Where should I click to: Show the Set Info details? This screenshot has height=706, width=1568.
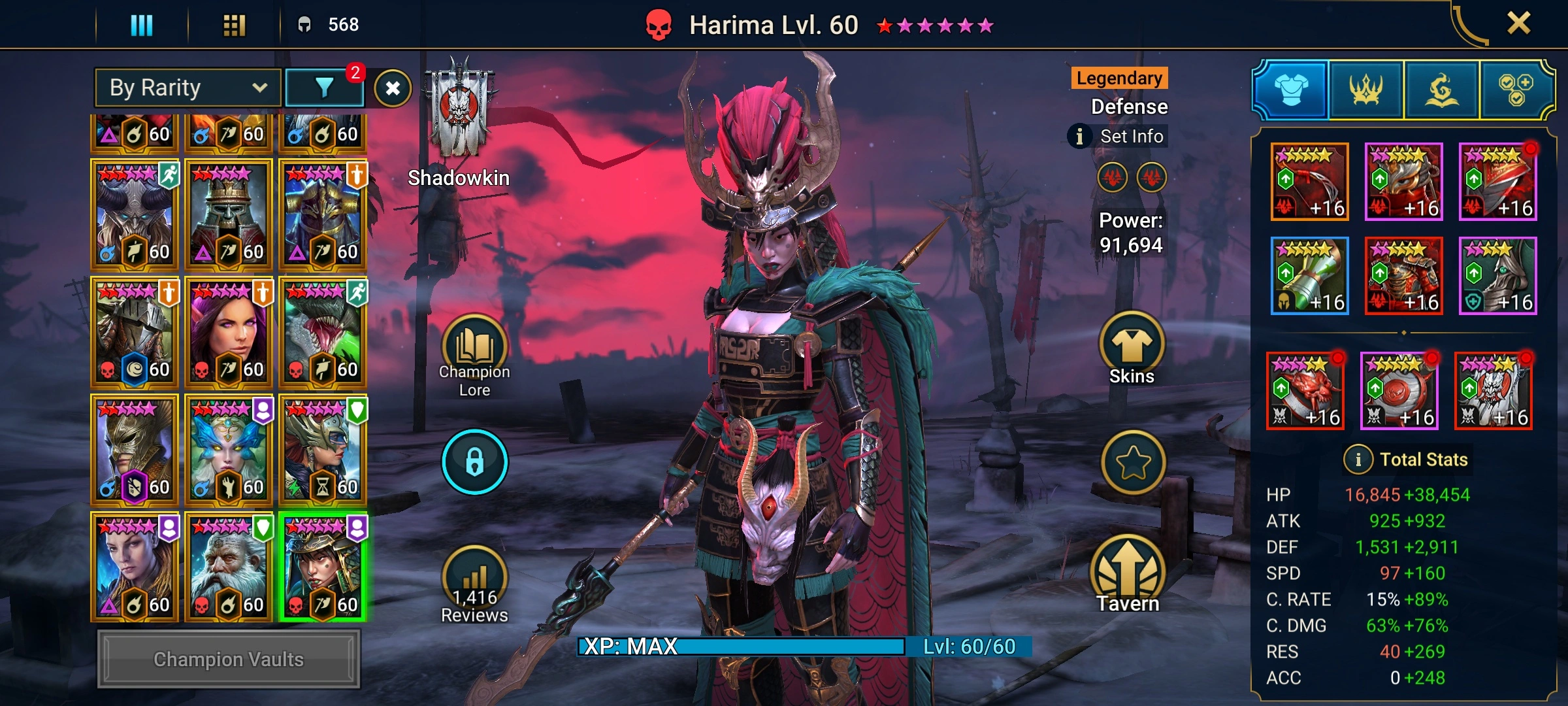[x=1119, y=136]
